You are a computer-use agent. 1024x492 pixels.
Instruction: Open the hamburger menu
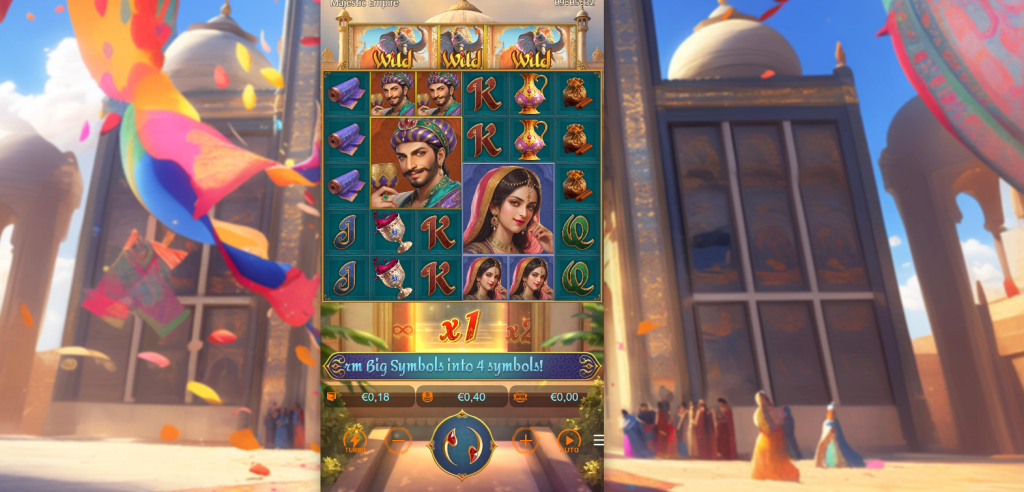(598, 440)
